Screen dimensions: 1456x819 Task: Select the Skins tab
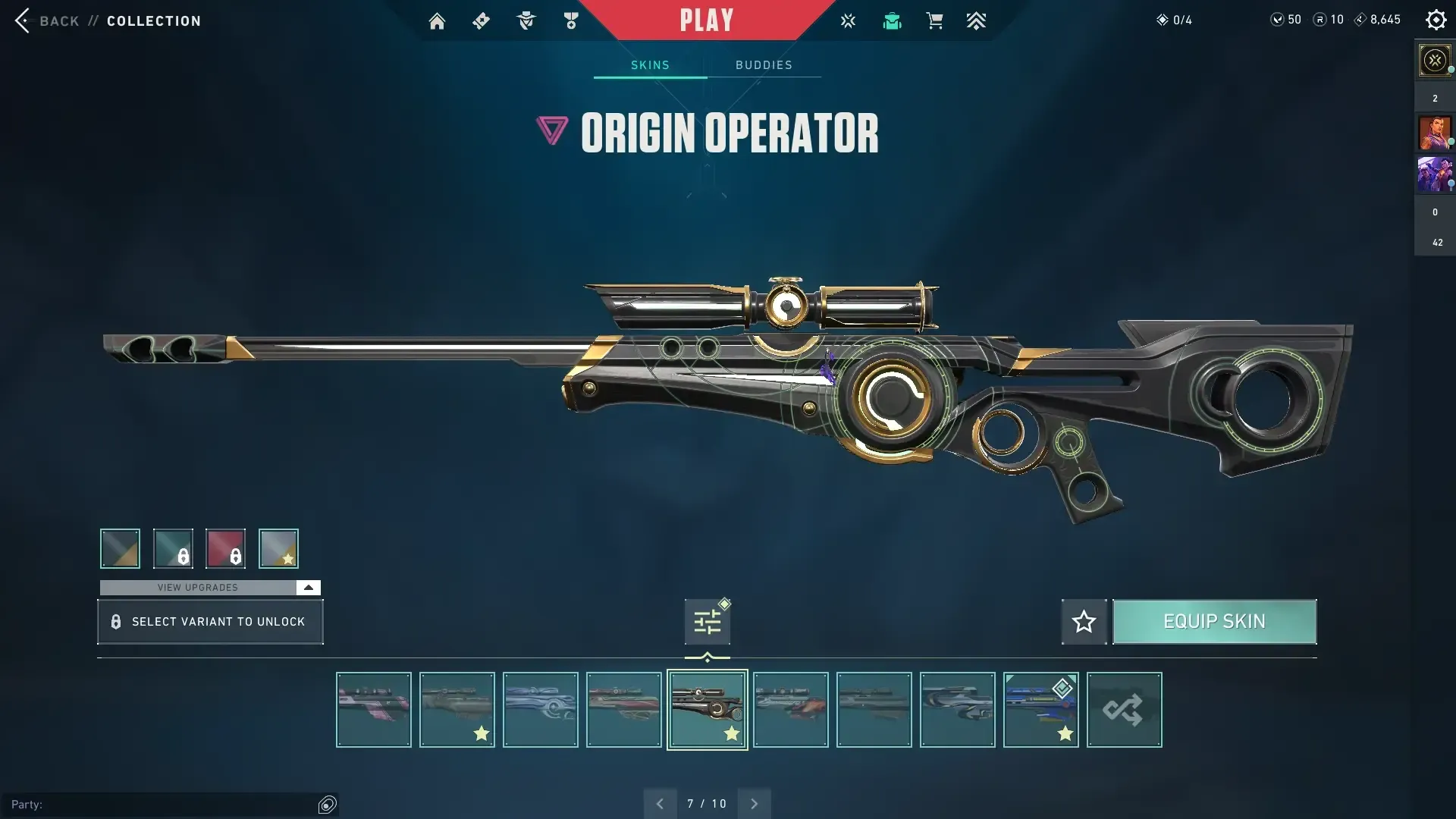pos(650,65)
